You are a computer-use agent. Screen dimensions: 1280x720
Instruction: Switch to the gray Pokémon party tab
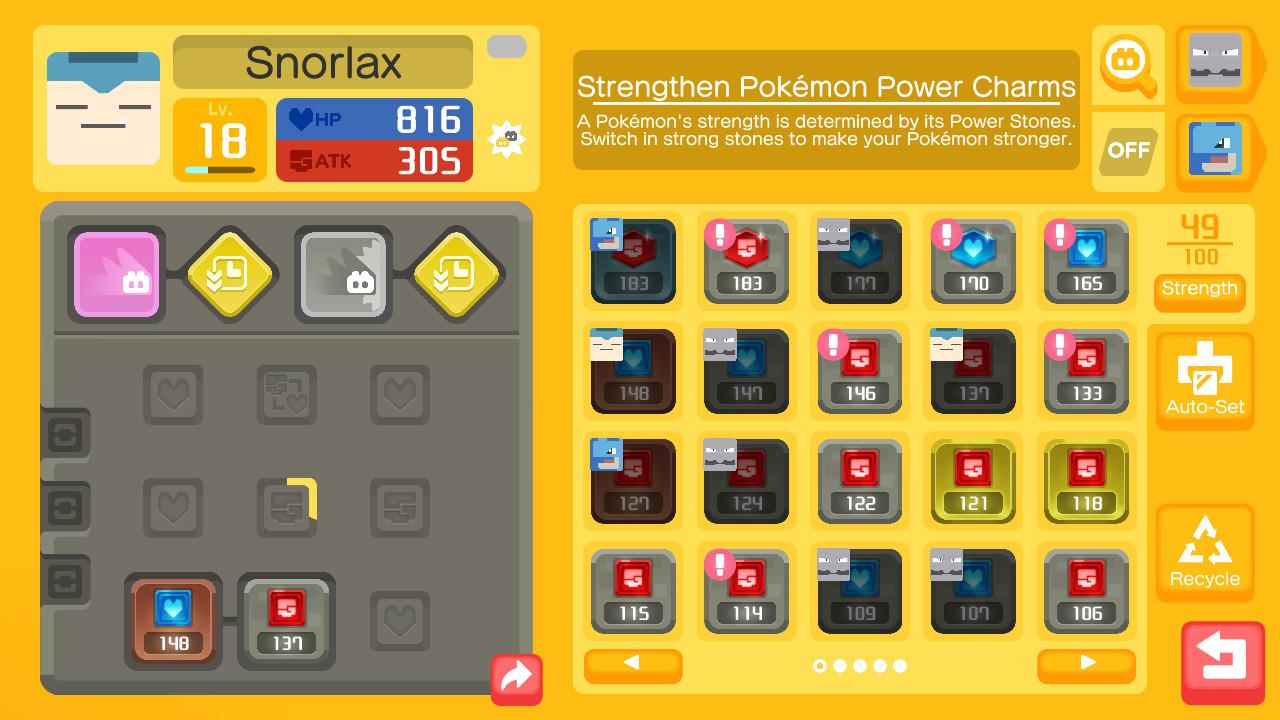[x=1213, y=63]
